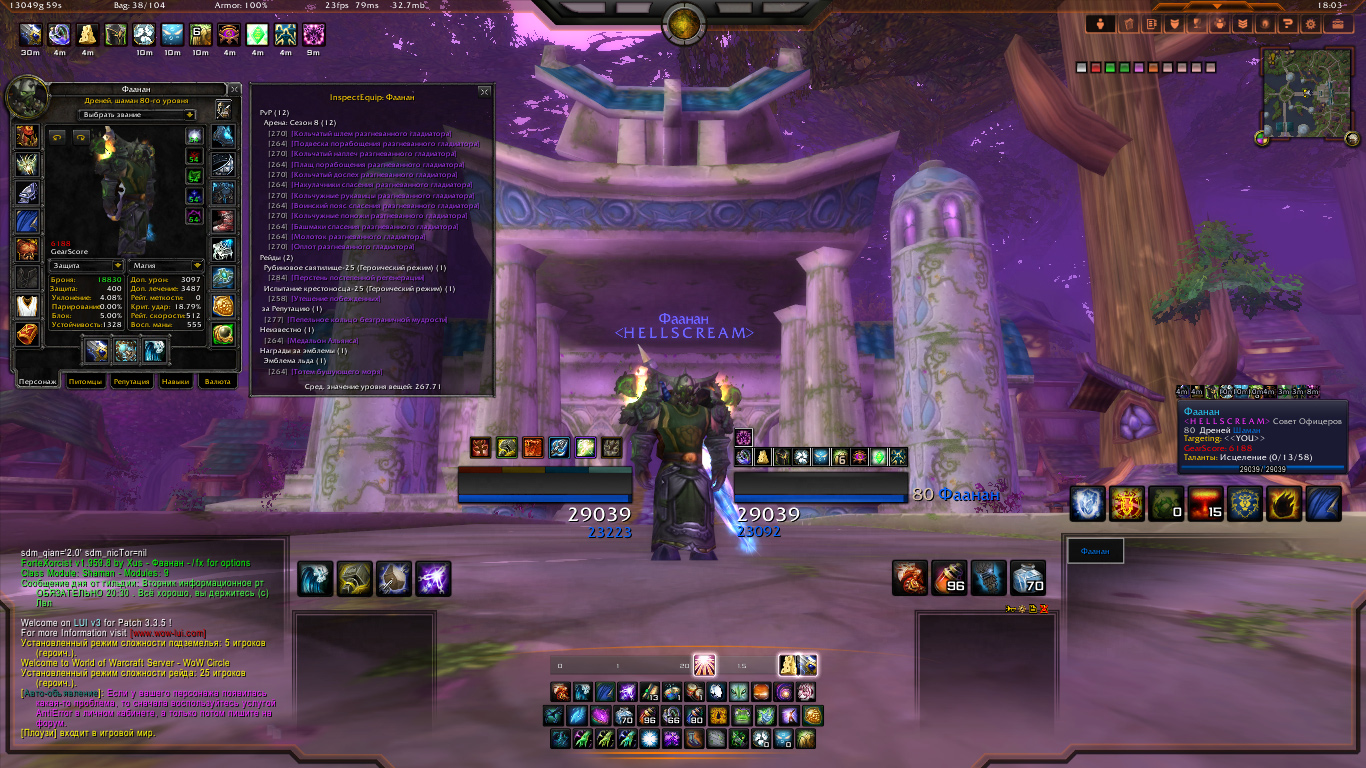This screenshot has height=768, width=1366.
Task: Show the Валюта tab
Action: 217,381
